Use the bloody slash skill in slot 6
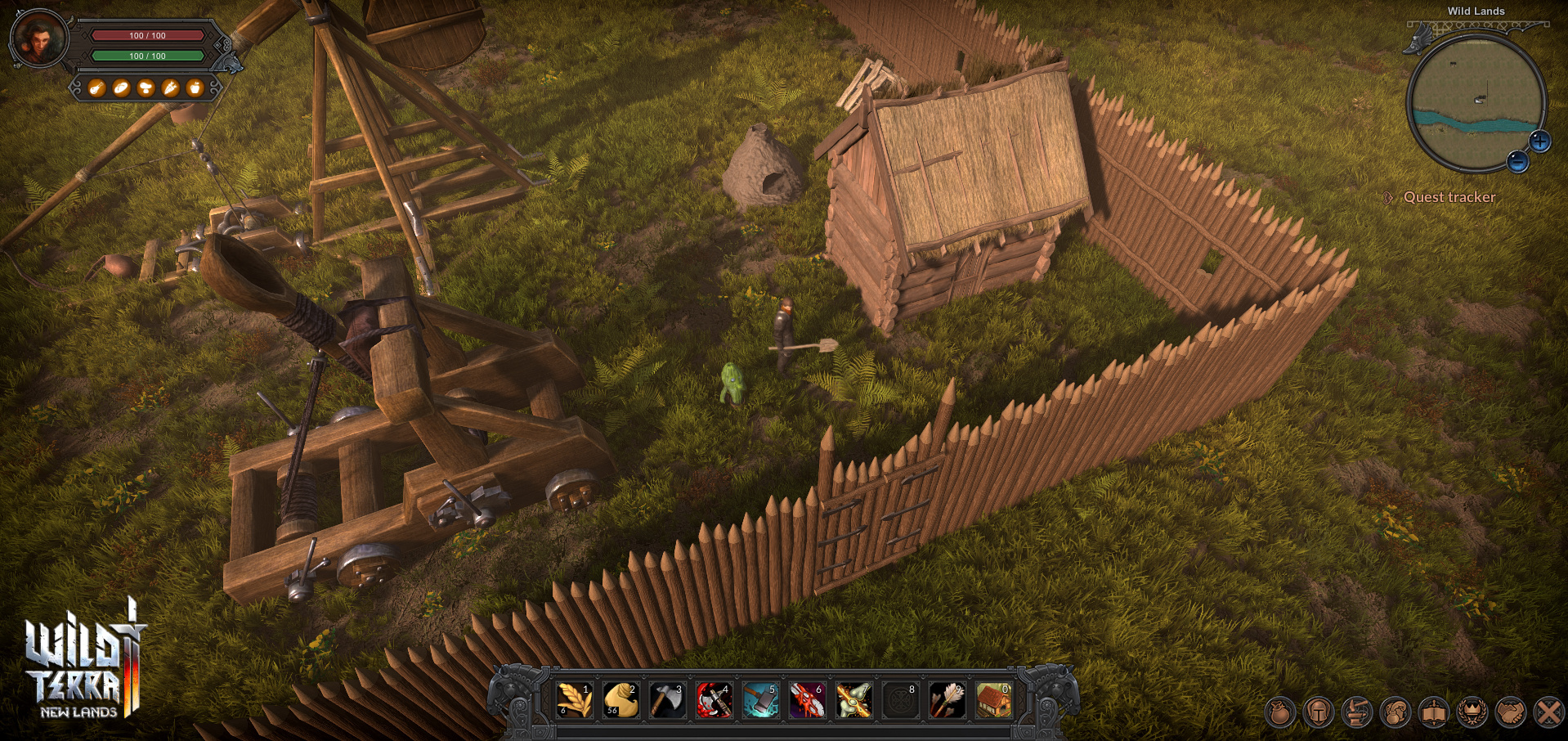Image resolution: width=1568 pixels, height=741 pixels. pos(807,700)
